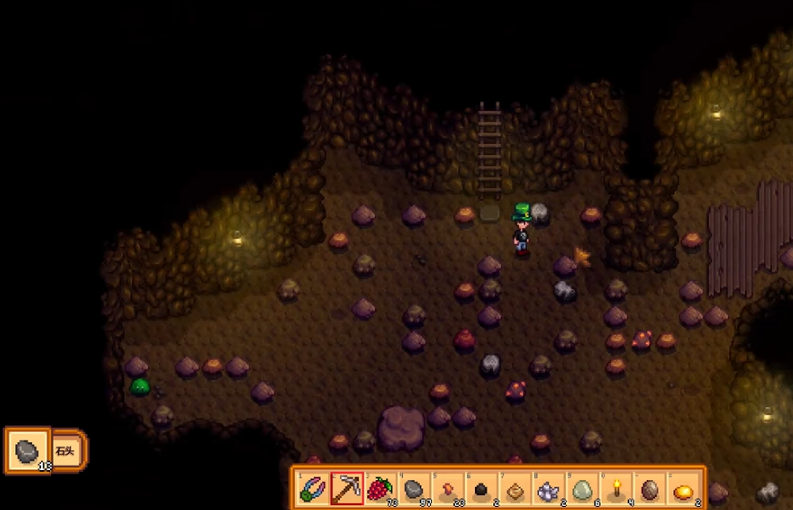This screenshot has height=510, width=793.
Task: Select the black coal lump slot
Action: point(481,489)
